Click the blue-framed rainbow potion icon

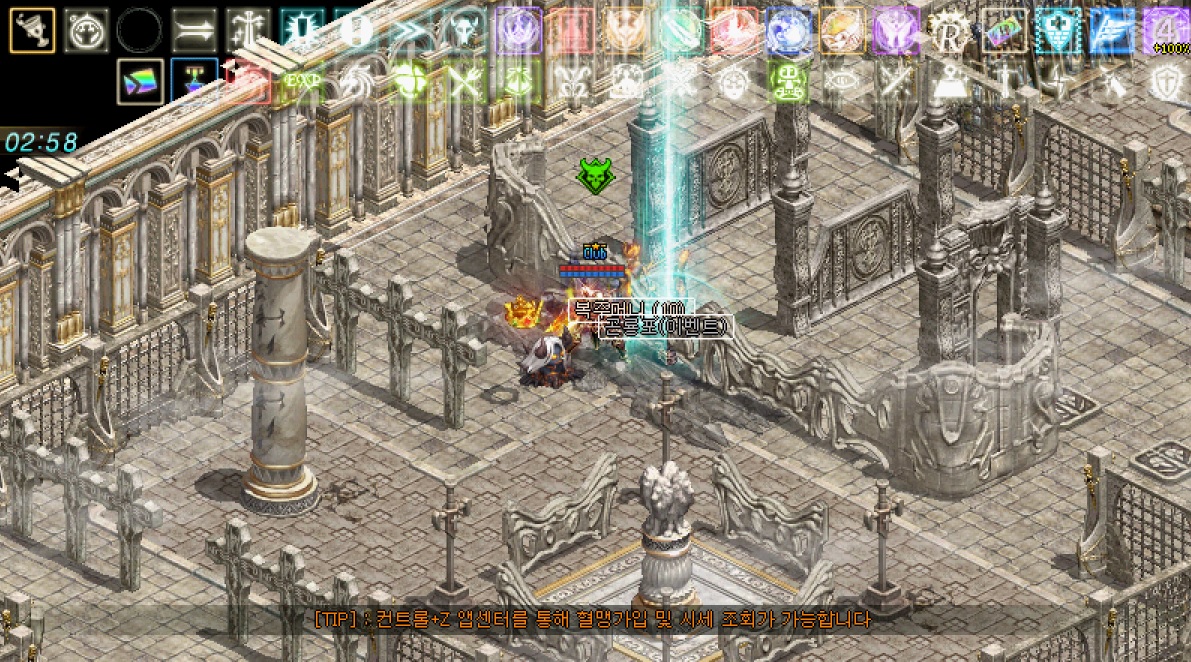pyautogui.click(x=194, y=82)
